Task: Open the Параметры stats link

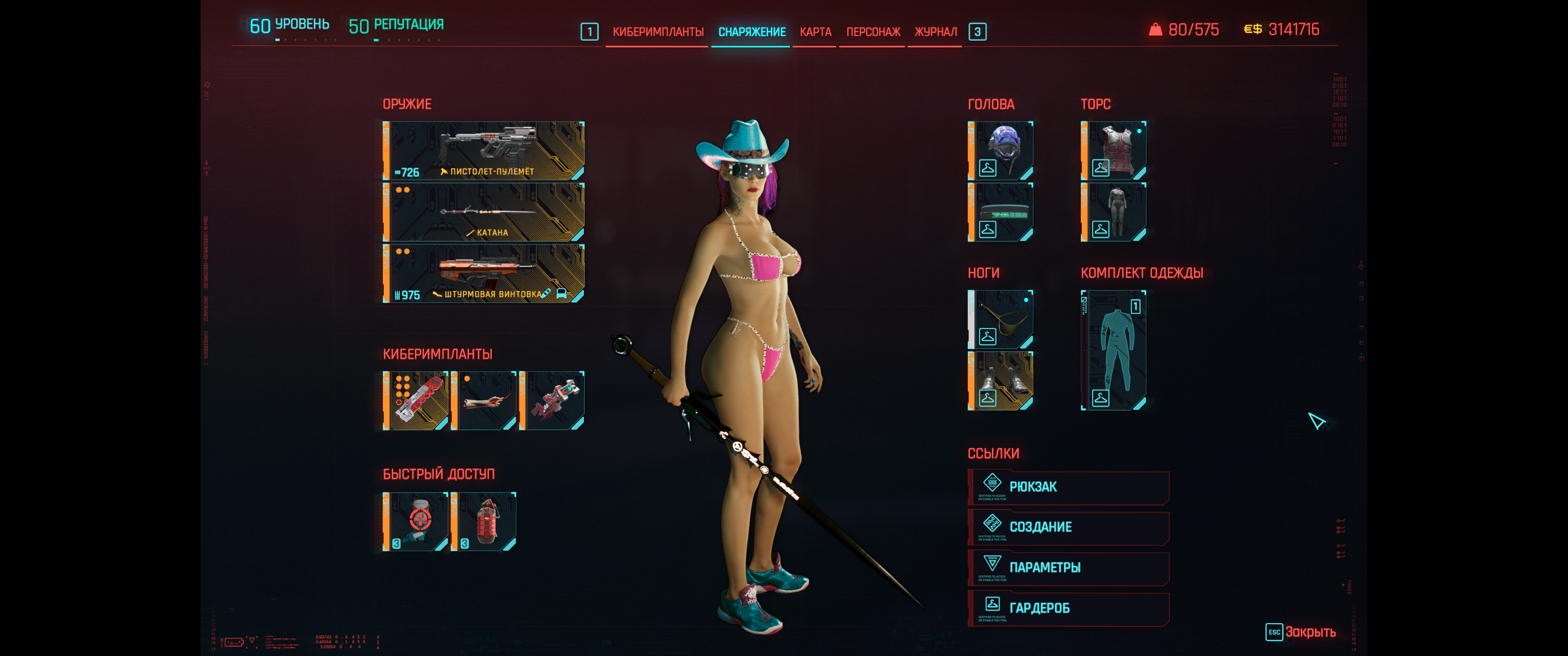Action: coord(1068,568)
